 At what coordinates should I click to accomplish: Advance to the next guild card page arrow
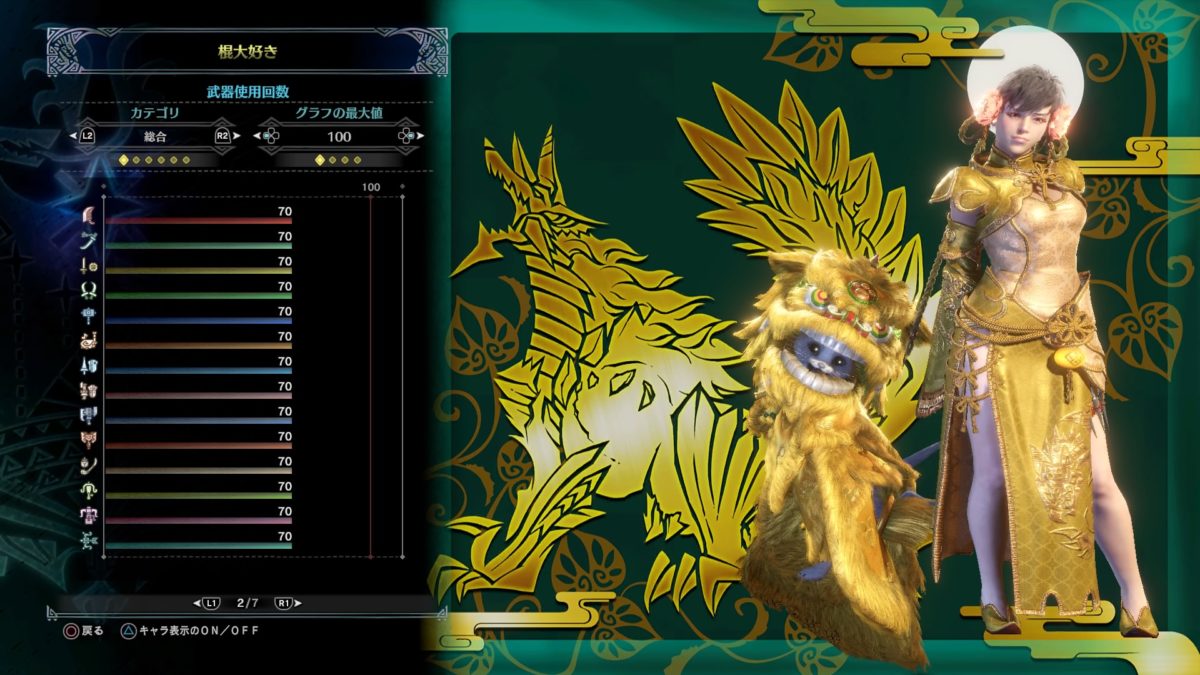pos(298,603)
